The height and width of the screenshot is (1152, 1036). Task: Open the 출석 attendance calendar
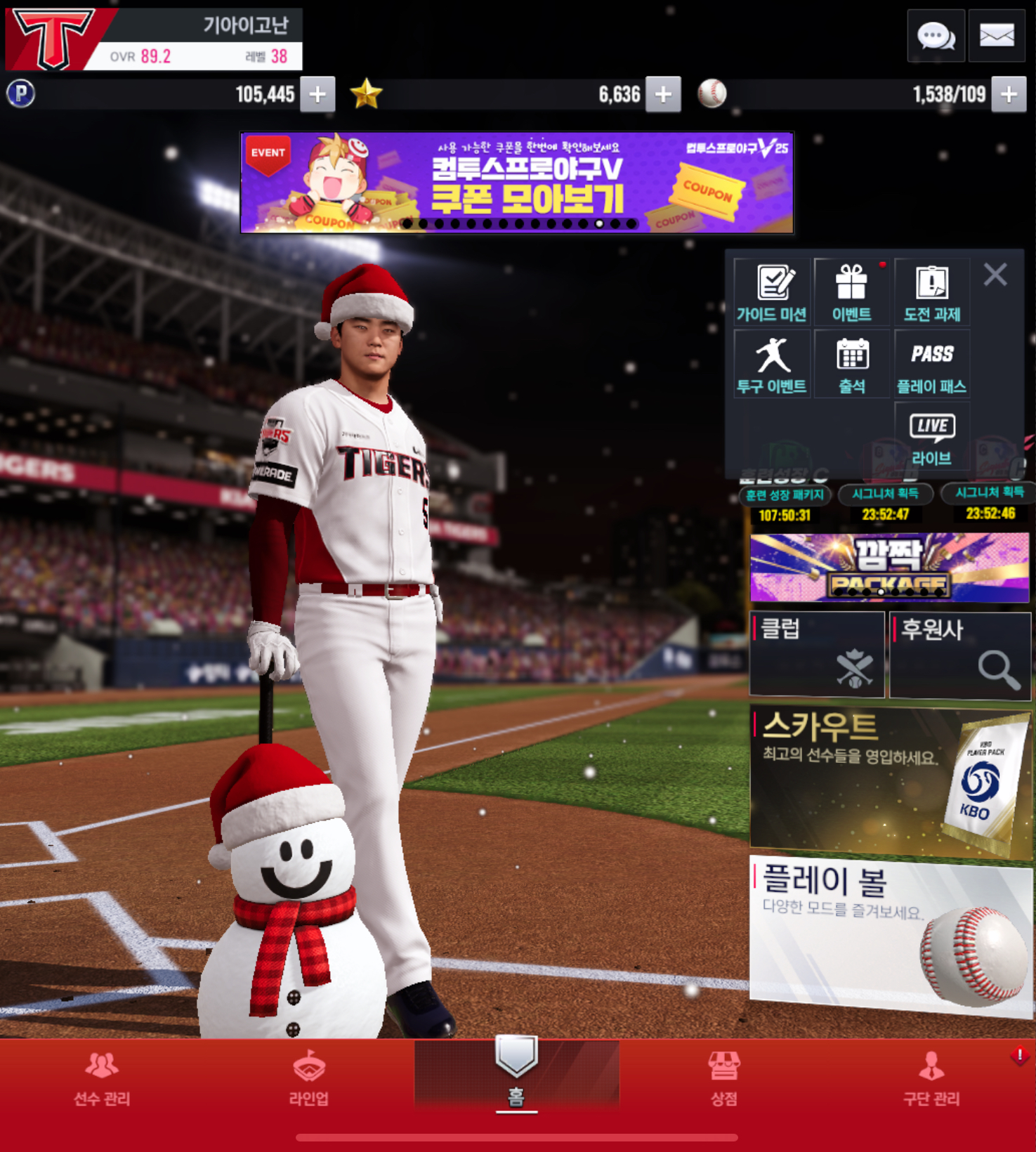point(852,365)
